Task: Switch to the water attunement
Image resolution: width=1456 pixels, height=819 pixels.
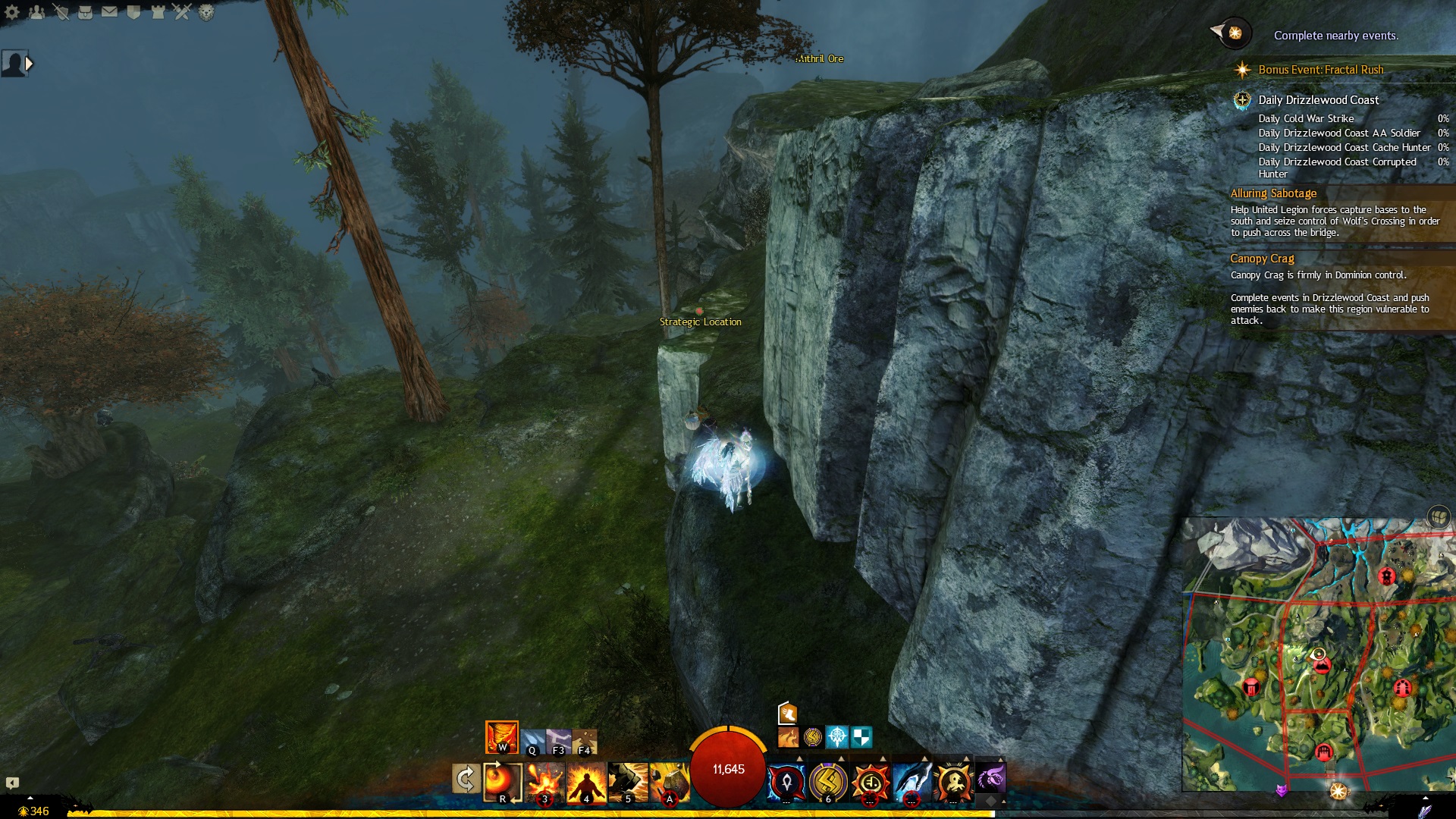Action: click(532, 741)
